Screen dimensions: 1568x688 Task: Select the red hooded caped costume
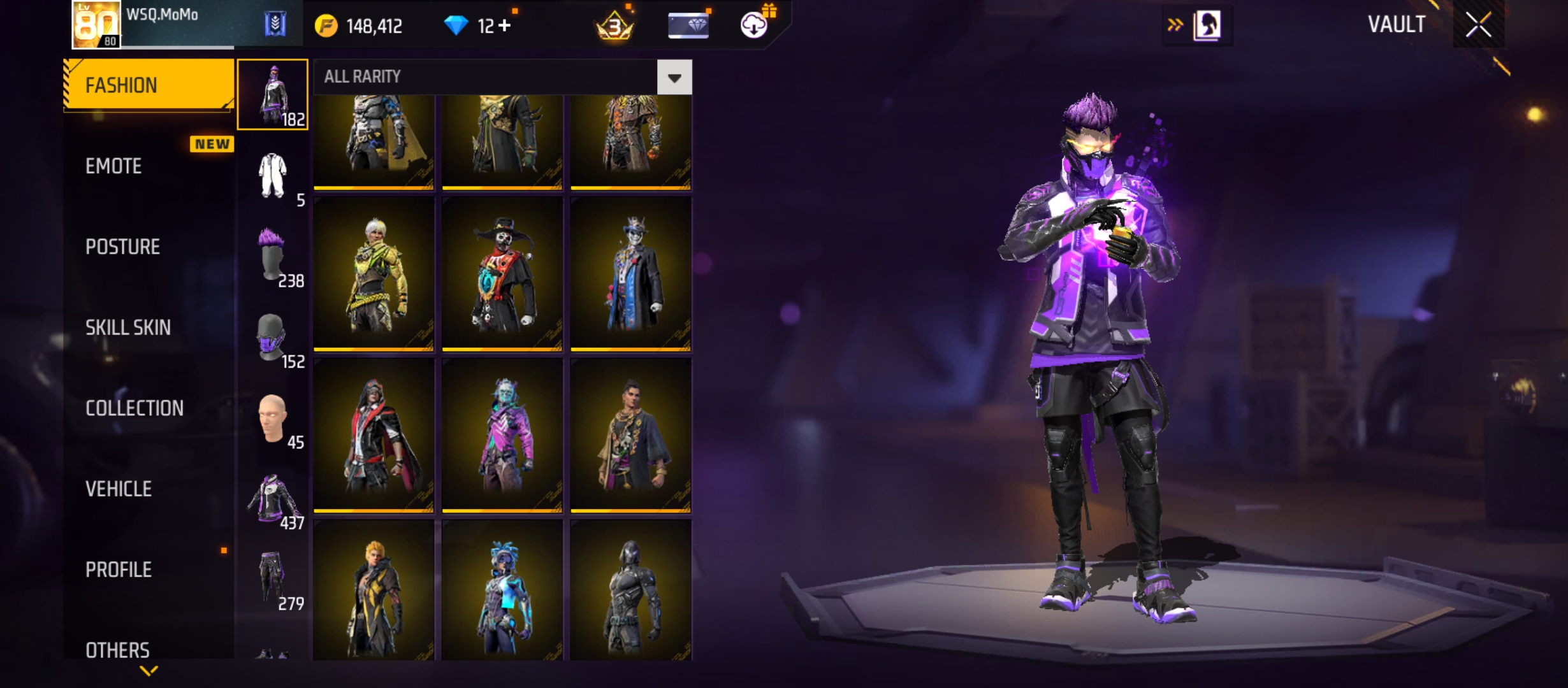click(374, 435)
